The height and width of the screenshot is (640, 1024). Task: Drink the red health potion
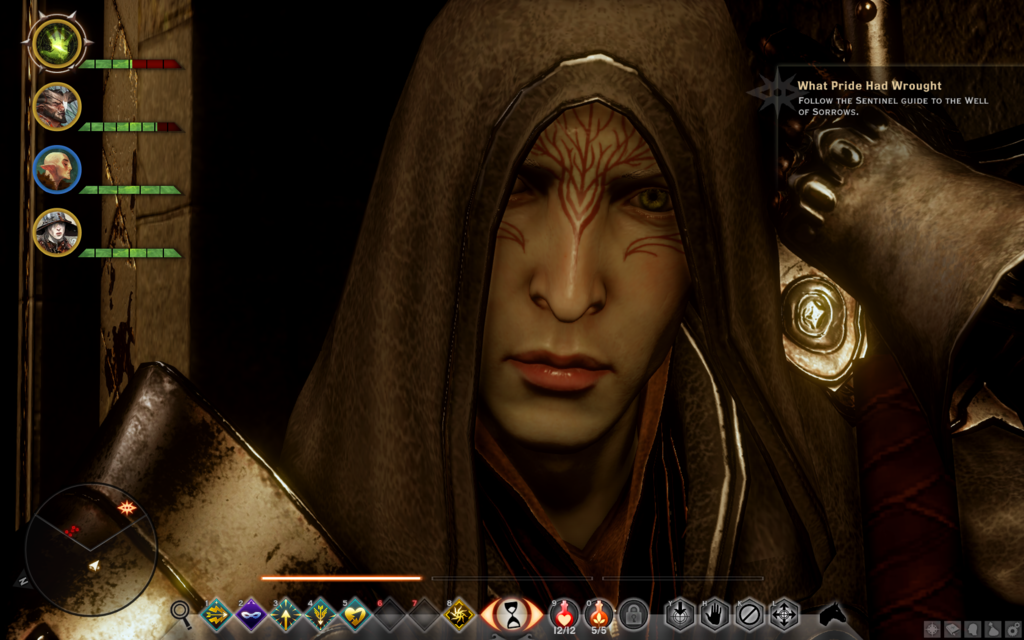click(x=564, y=612)
